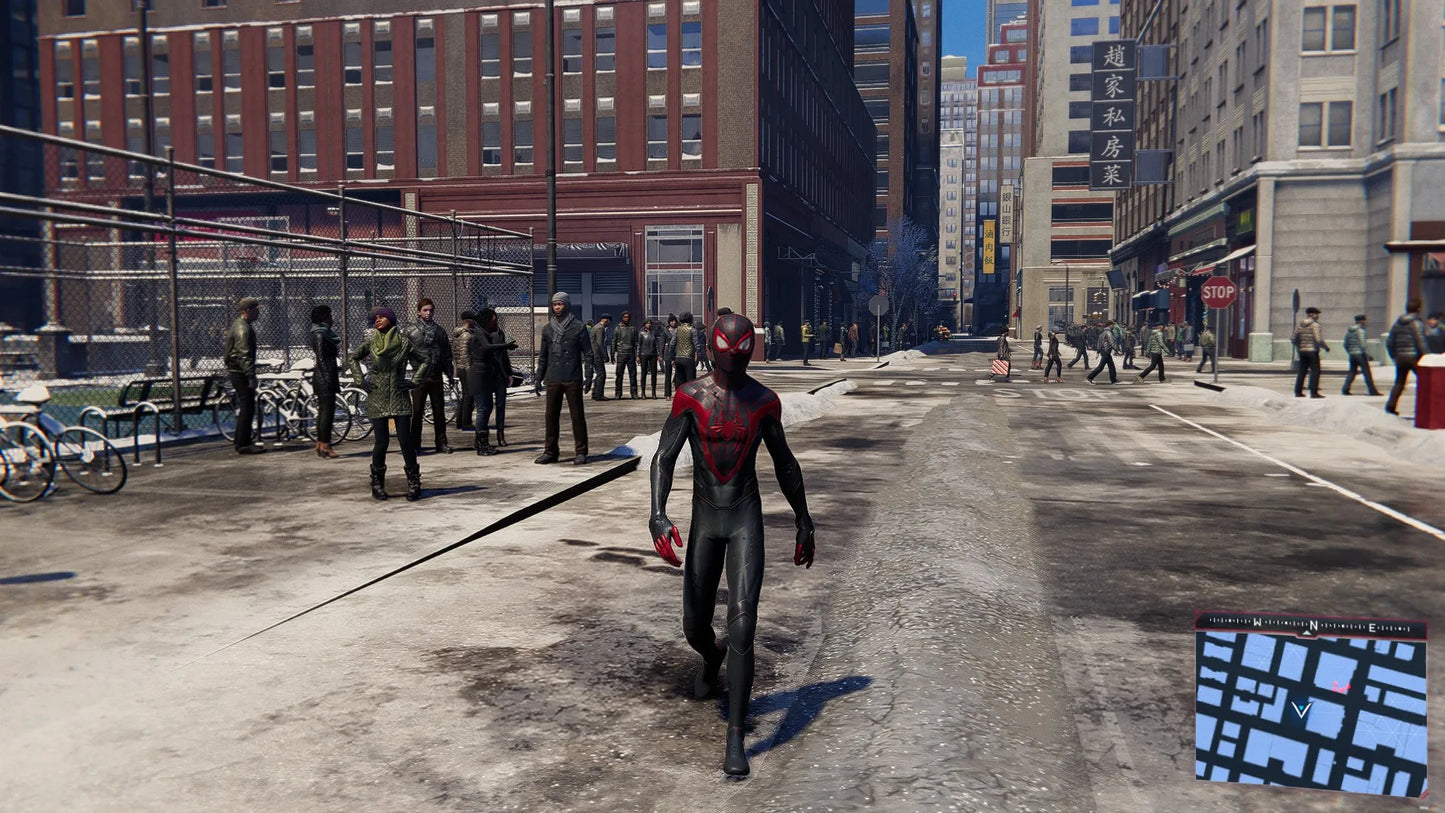Click the W compass letter on the minimap

(1255, 621)
